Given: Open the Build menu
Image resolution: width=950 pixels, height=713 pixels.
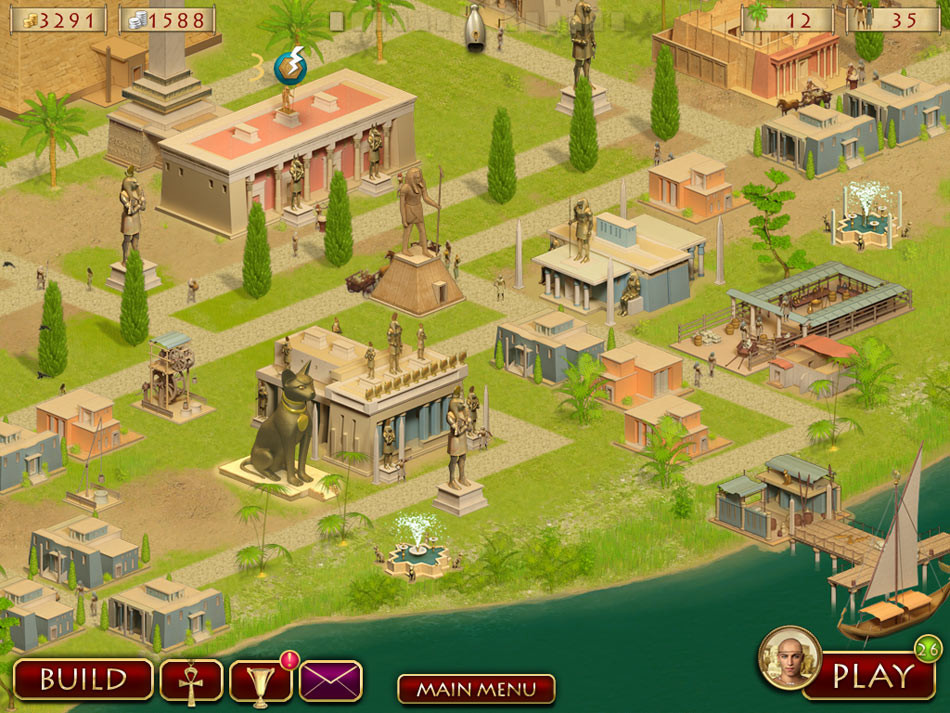Looking at the screenshot, I should tap(83, 679).
